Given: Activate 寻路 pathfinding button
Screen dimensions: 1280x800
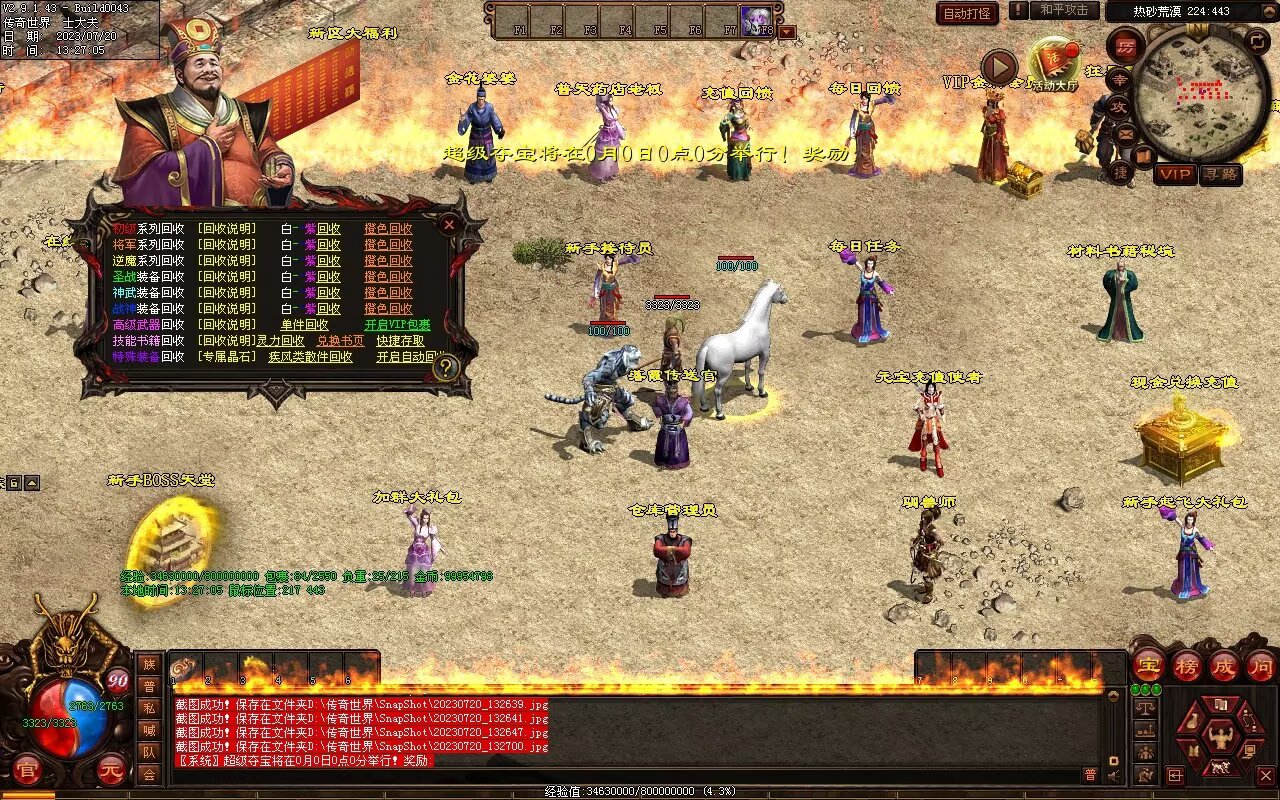Looking at the screenshot, I should [1220, 174].
